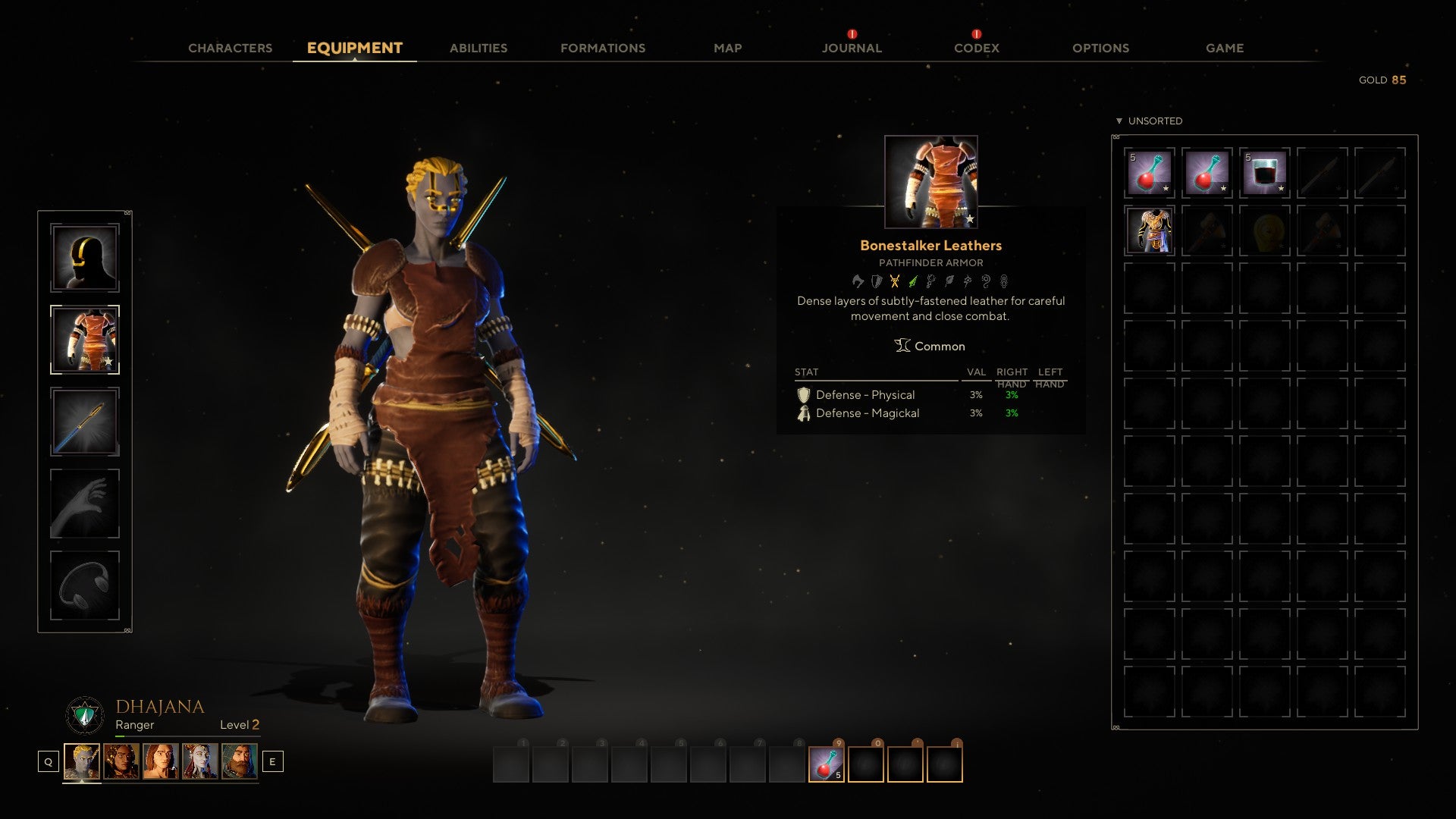Click the empty gloves equipment slot
1456x819 pixels.
tap(85, 503)
